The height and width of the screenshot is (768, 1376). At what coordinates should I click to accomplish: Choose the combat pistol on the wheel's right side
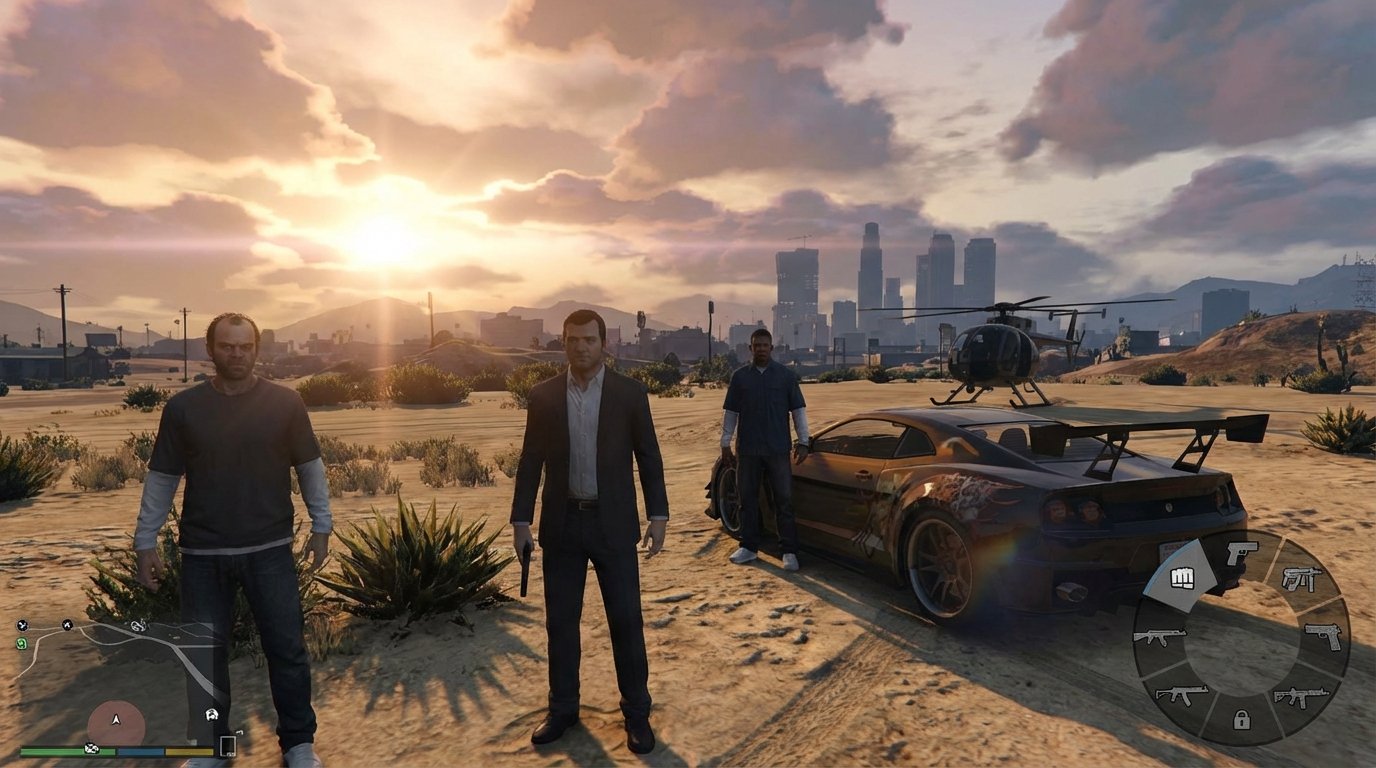click(1322, 636)
